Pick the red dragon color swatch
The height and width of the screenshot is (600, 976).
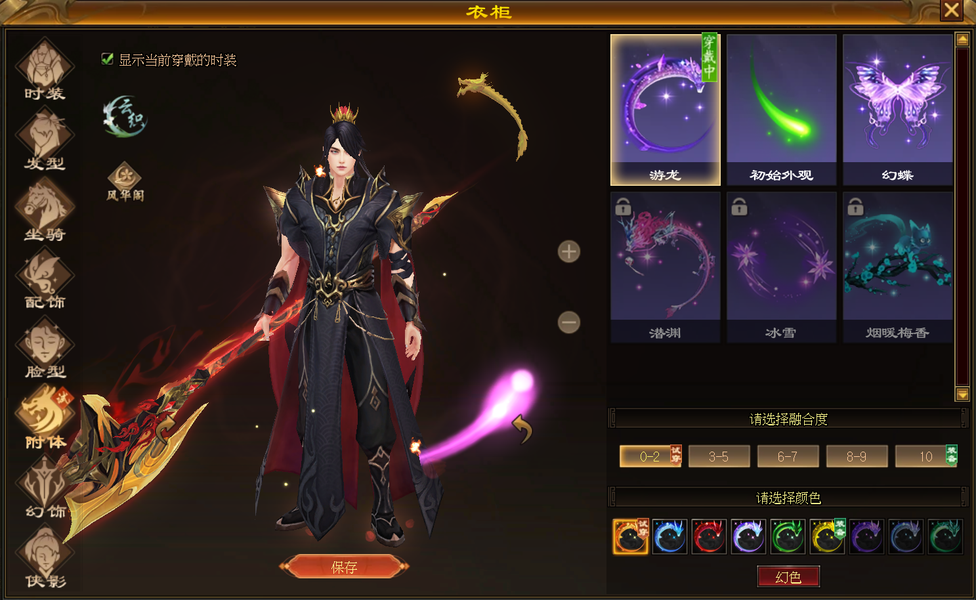click(709, 537)
